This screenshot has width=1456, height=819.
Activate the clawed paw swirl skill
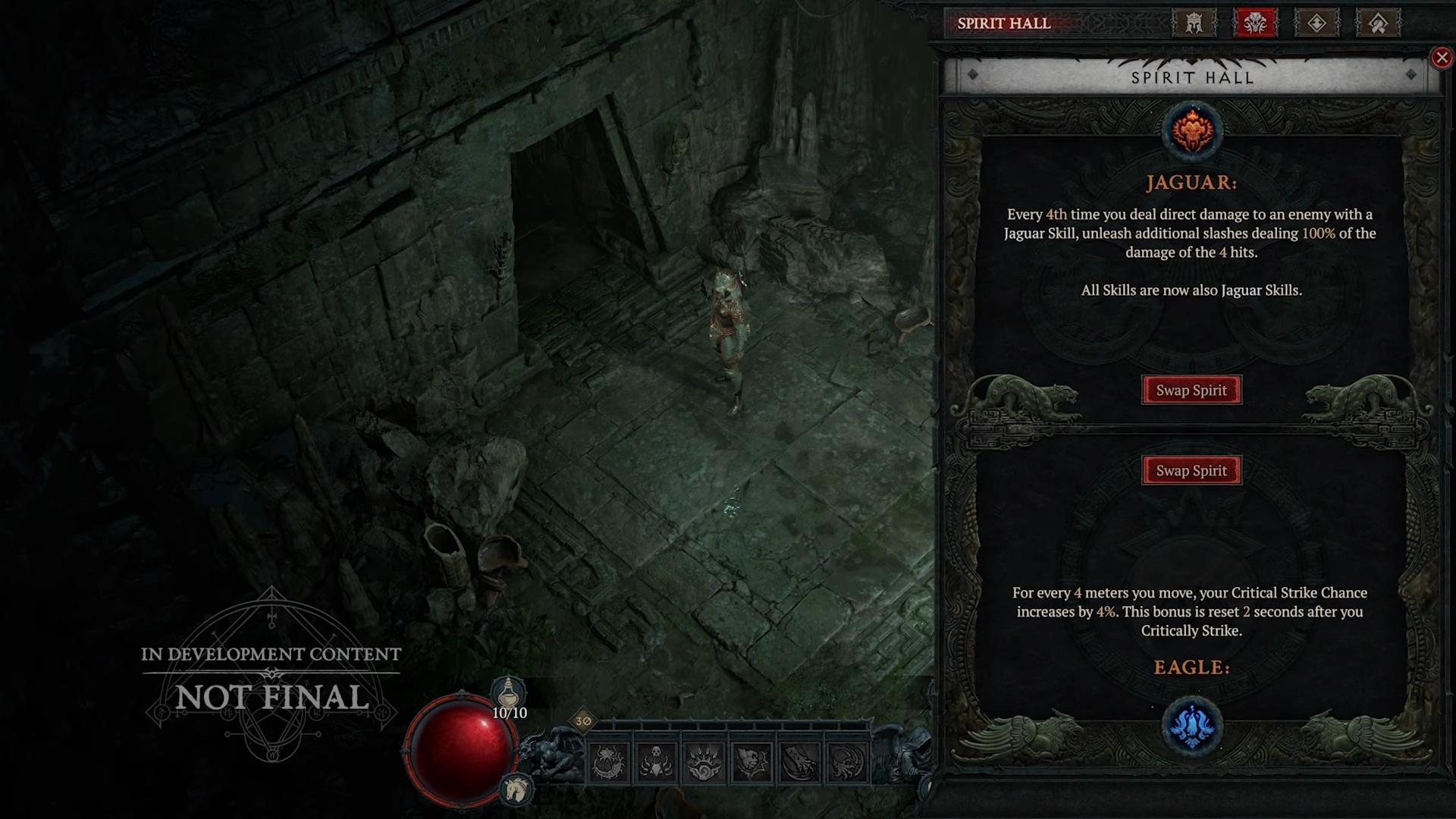click(x=704, y=762)
